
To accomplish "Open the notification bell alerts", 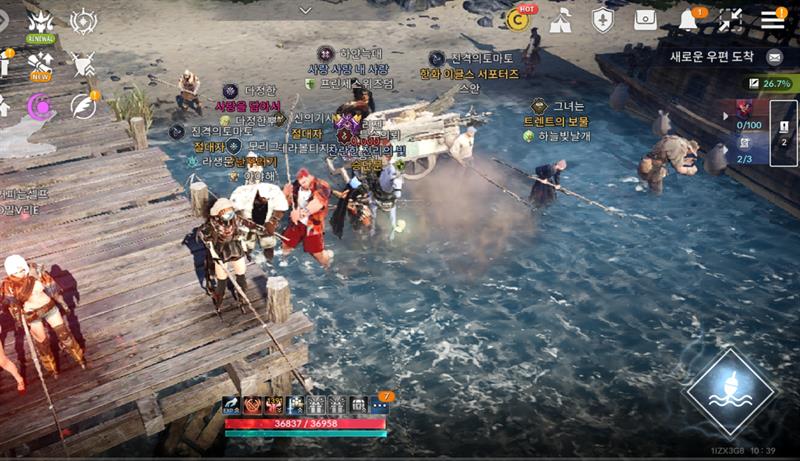I will pos(689,20).
